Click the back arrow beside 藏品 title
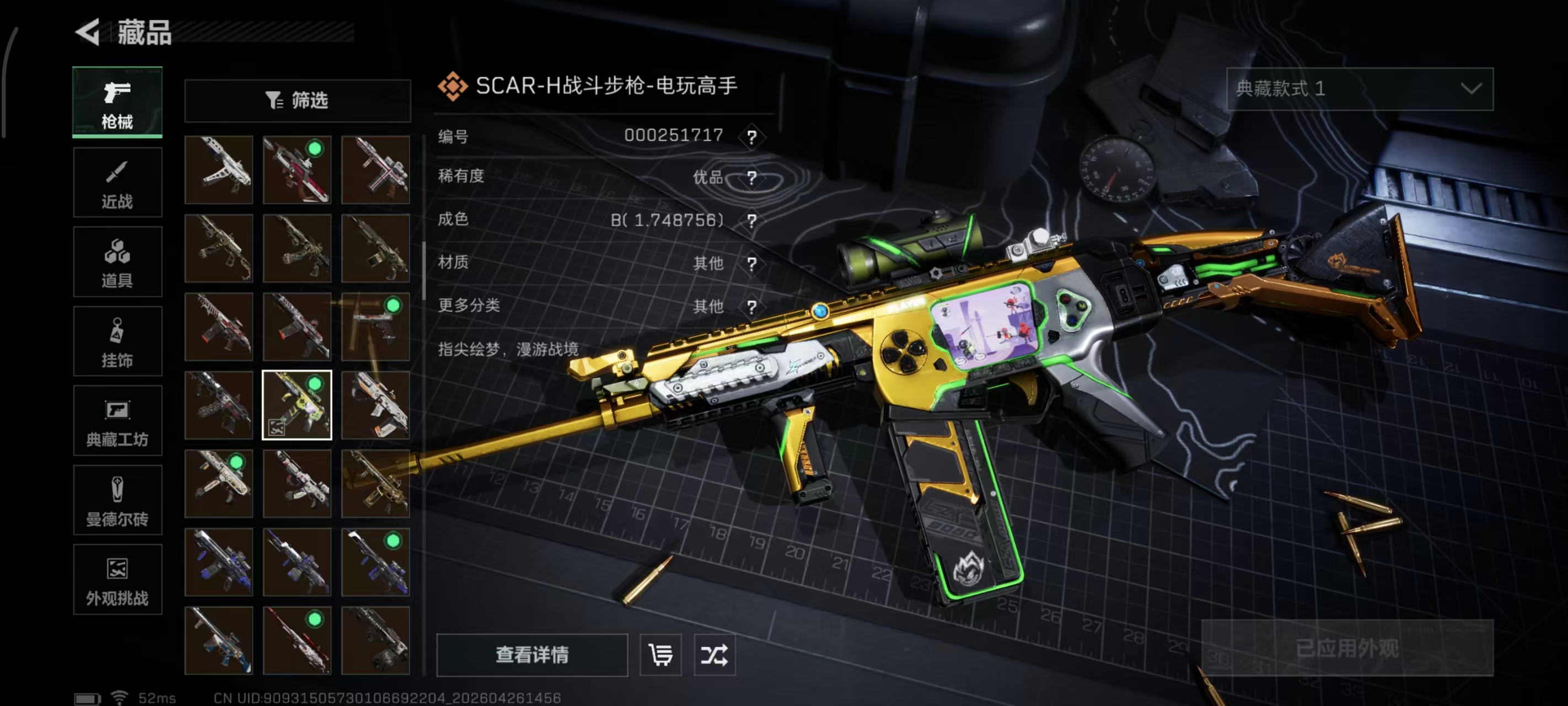Screen dimensions: 1568x706 87,31
